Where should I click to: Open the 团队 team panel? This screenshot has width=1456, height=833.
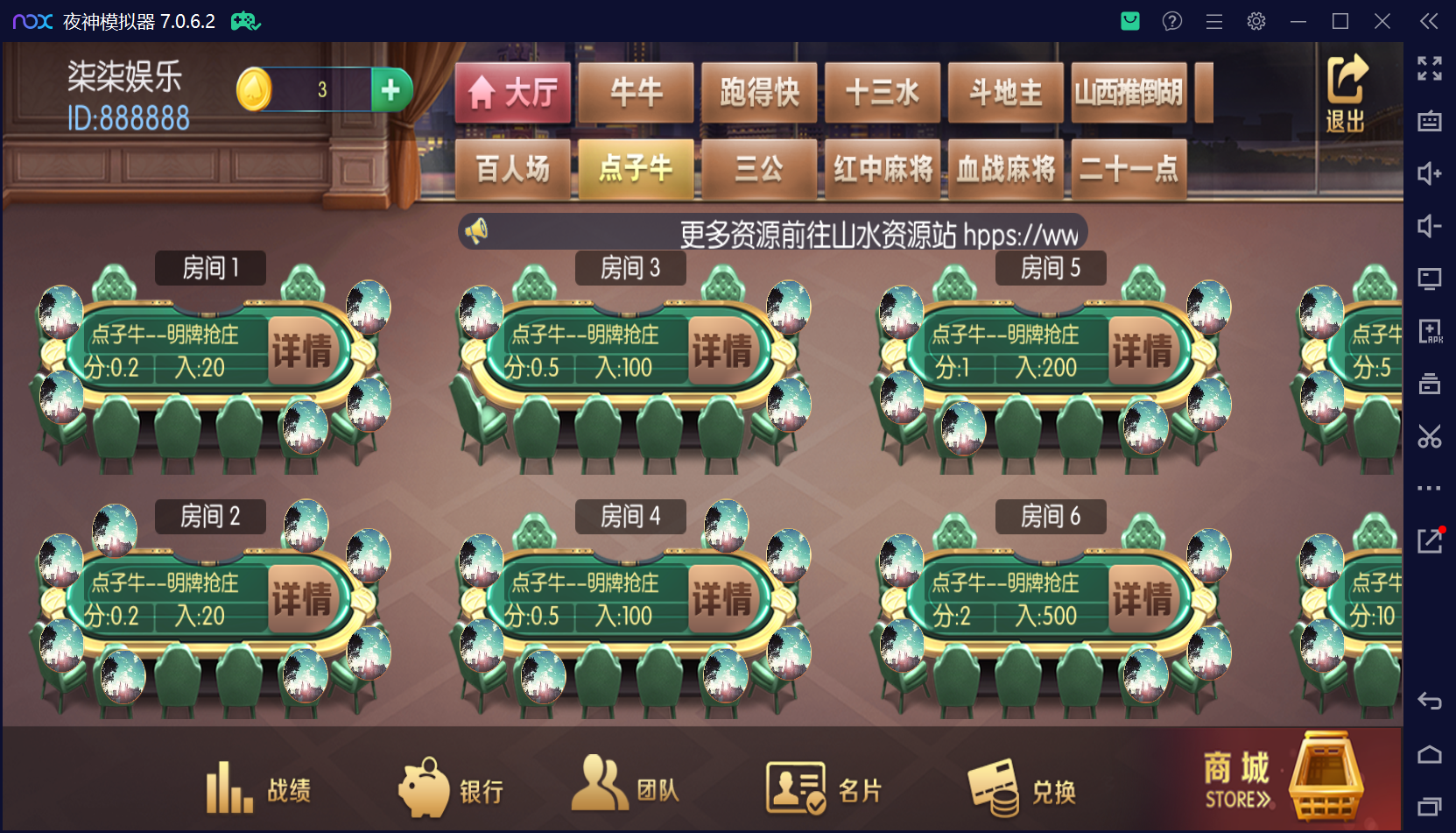coord(630,787)
